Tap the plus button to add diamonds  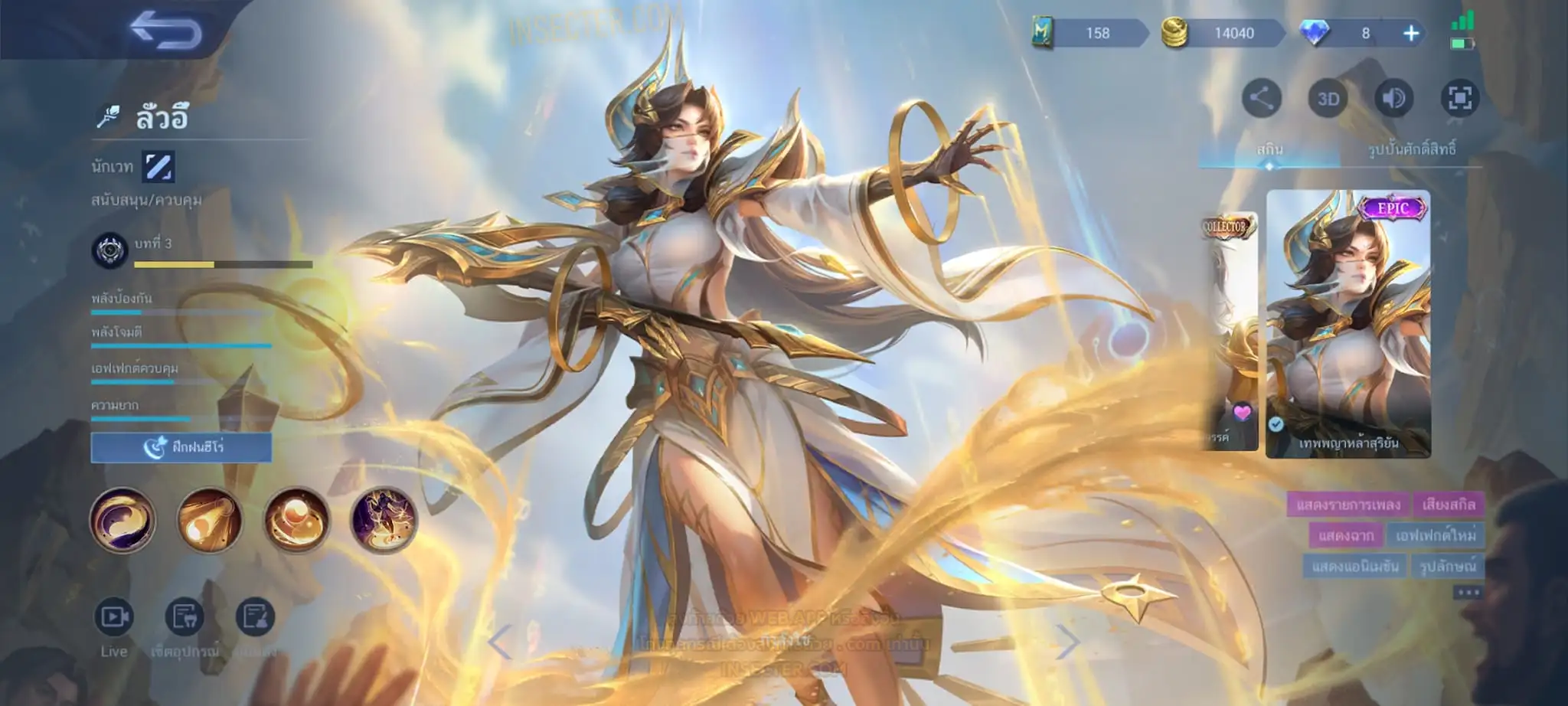pyautogui.click(x=1411, y=33)
